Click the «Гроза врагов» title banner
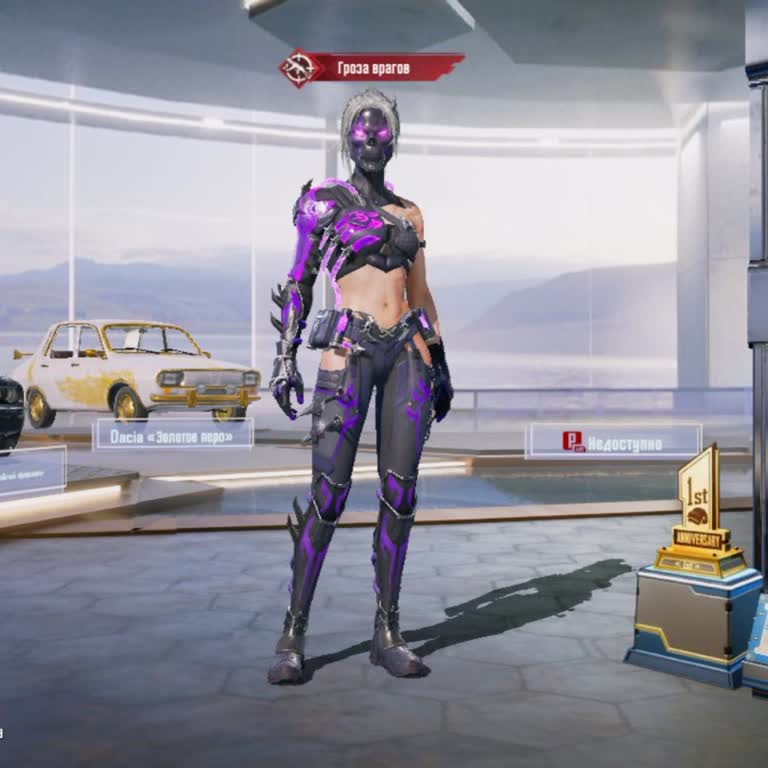The image size is (768, 768). 372,68
